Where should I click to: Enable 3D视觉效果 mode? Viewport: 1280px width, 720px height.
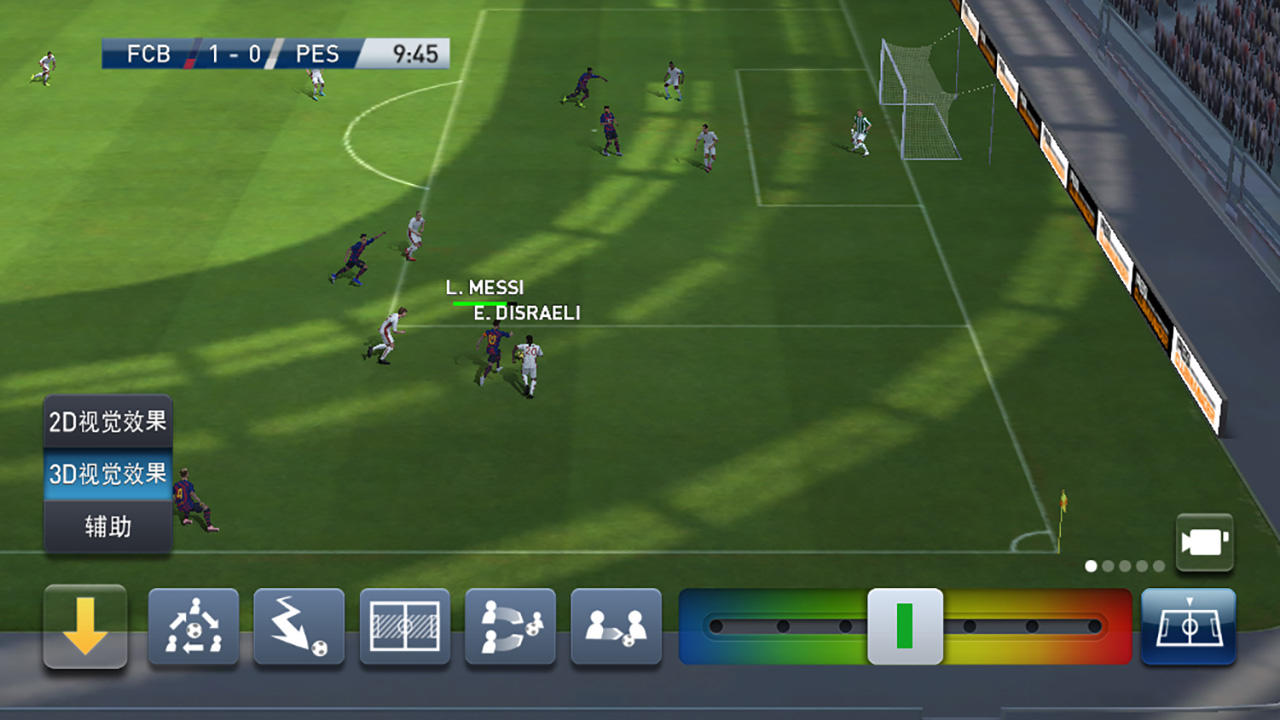(107, 474)
